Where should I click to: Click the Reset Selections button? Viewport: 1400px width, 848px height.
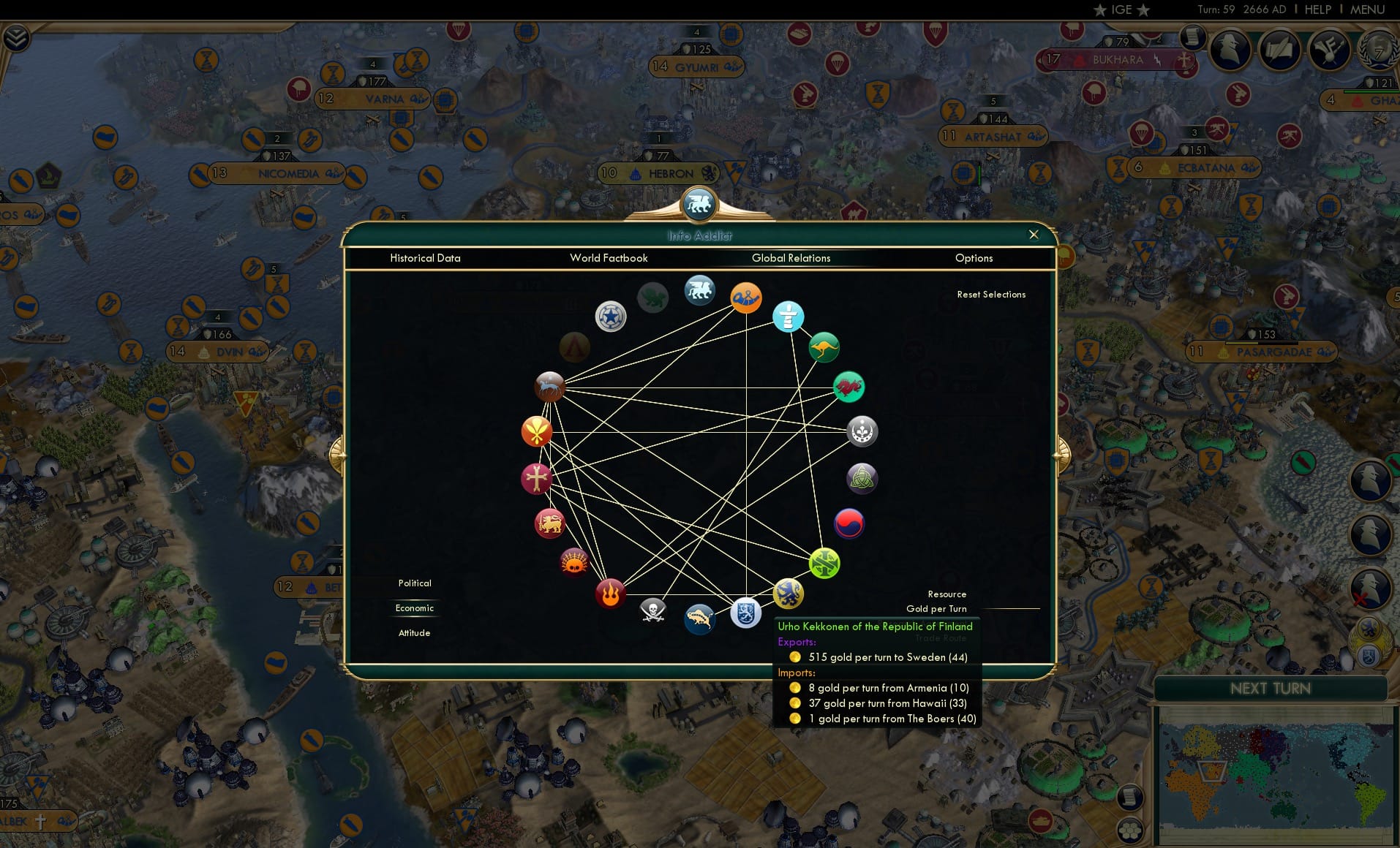pyautogui.click(x=991, y=294)
